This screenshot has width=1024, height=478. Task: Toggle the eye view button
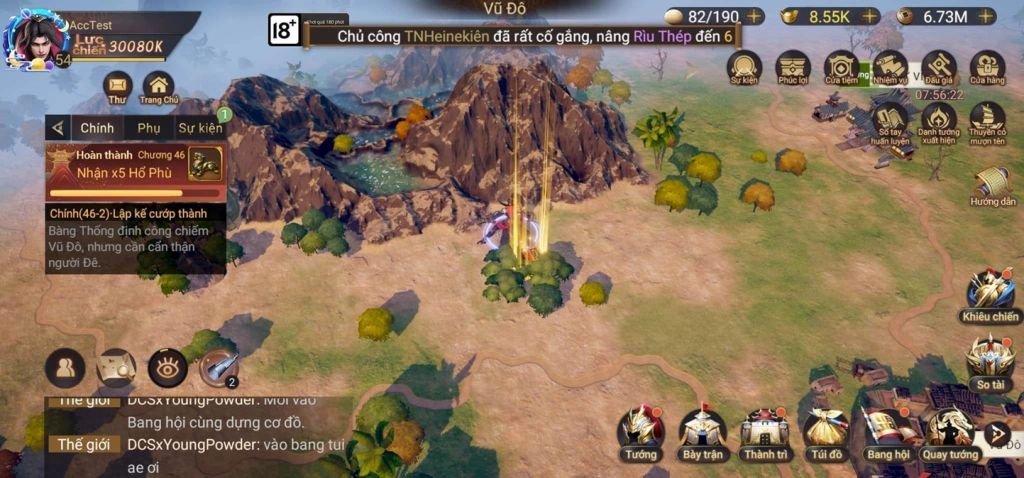coord(167,368)
